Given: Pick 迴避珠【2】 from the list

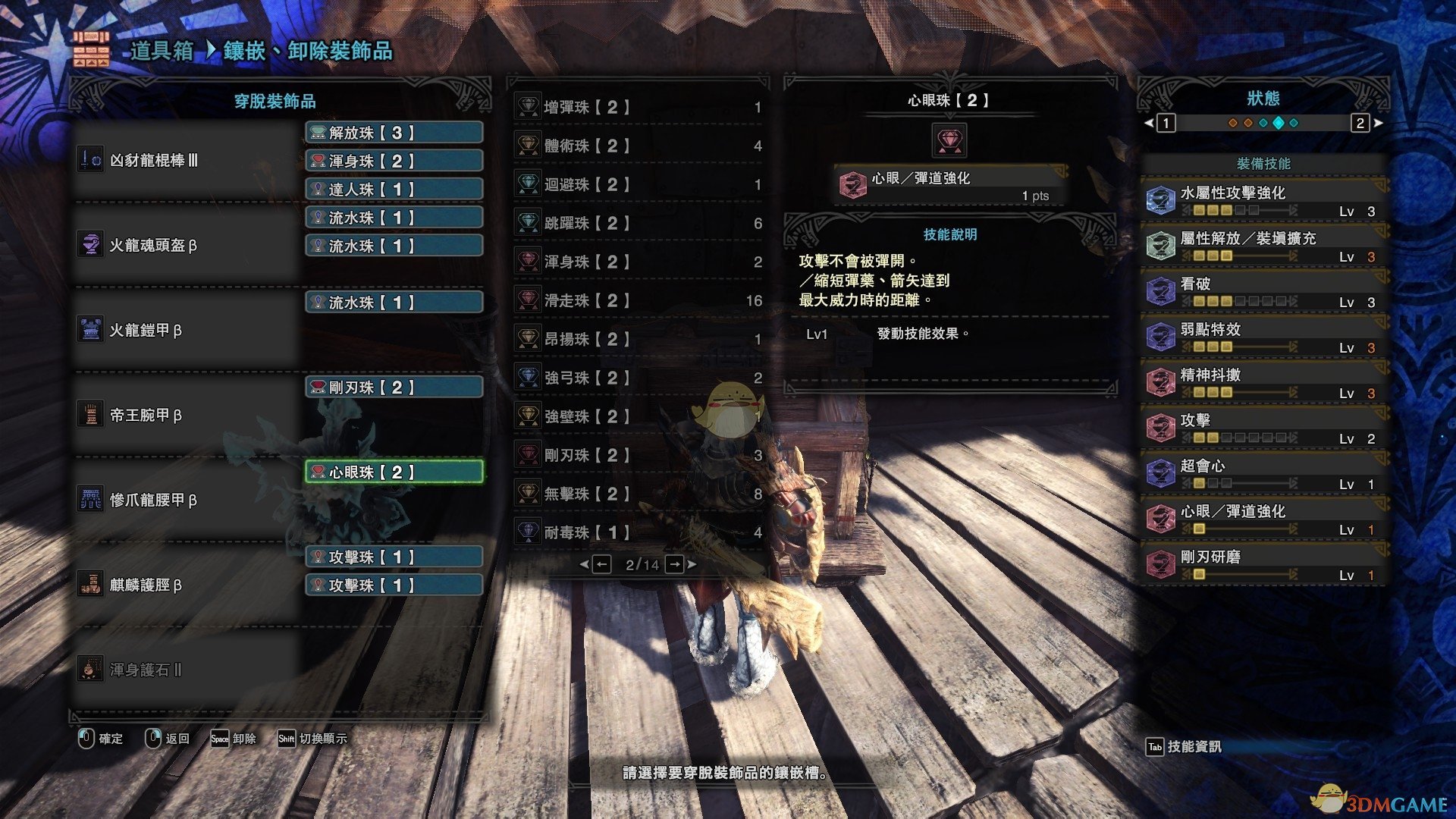Looking at the screenshot, I should (x=637, y=184).
